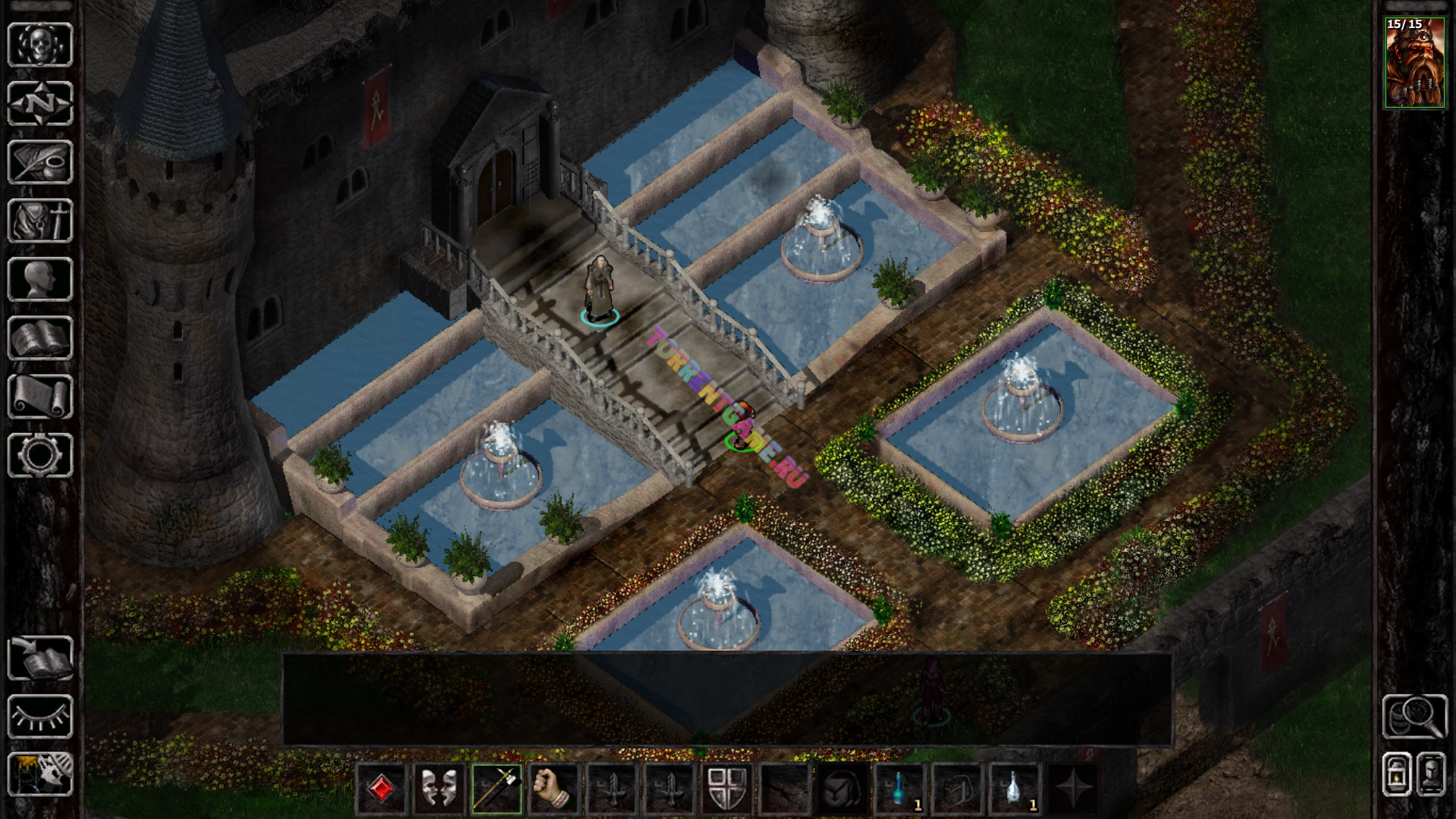Show the character record head icon
The height and width of the screenshot is (819, 1456).
(40, 279)
